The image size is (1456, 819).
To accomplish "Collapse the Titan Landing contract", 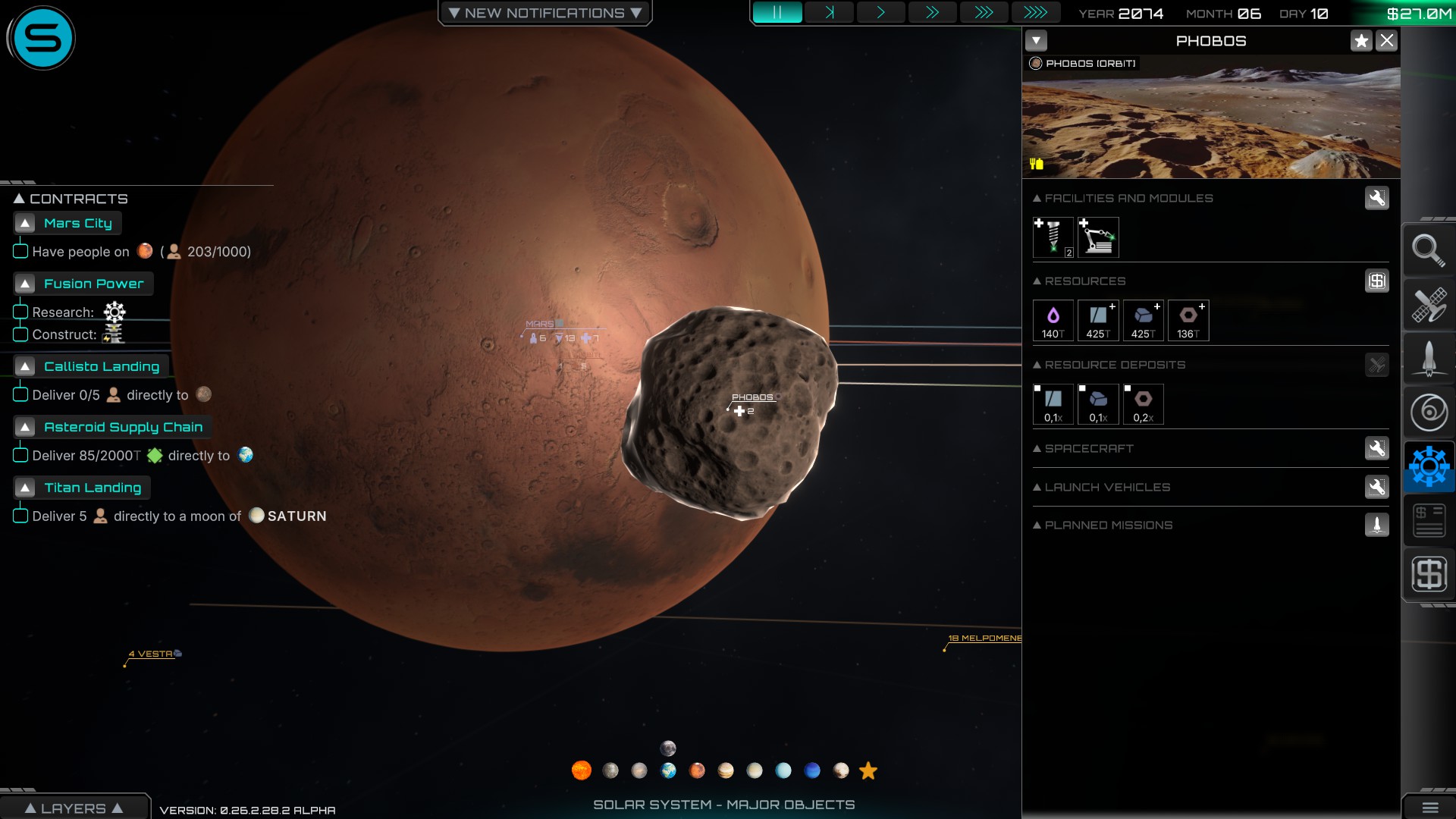I will click(25, 488).
